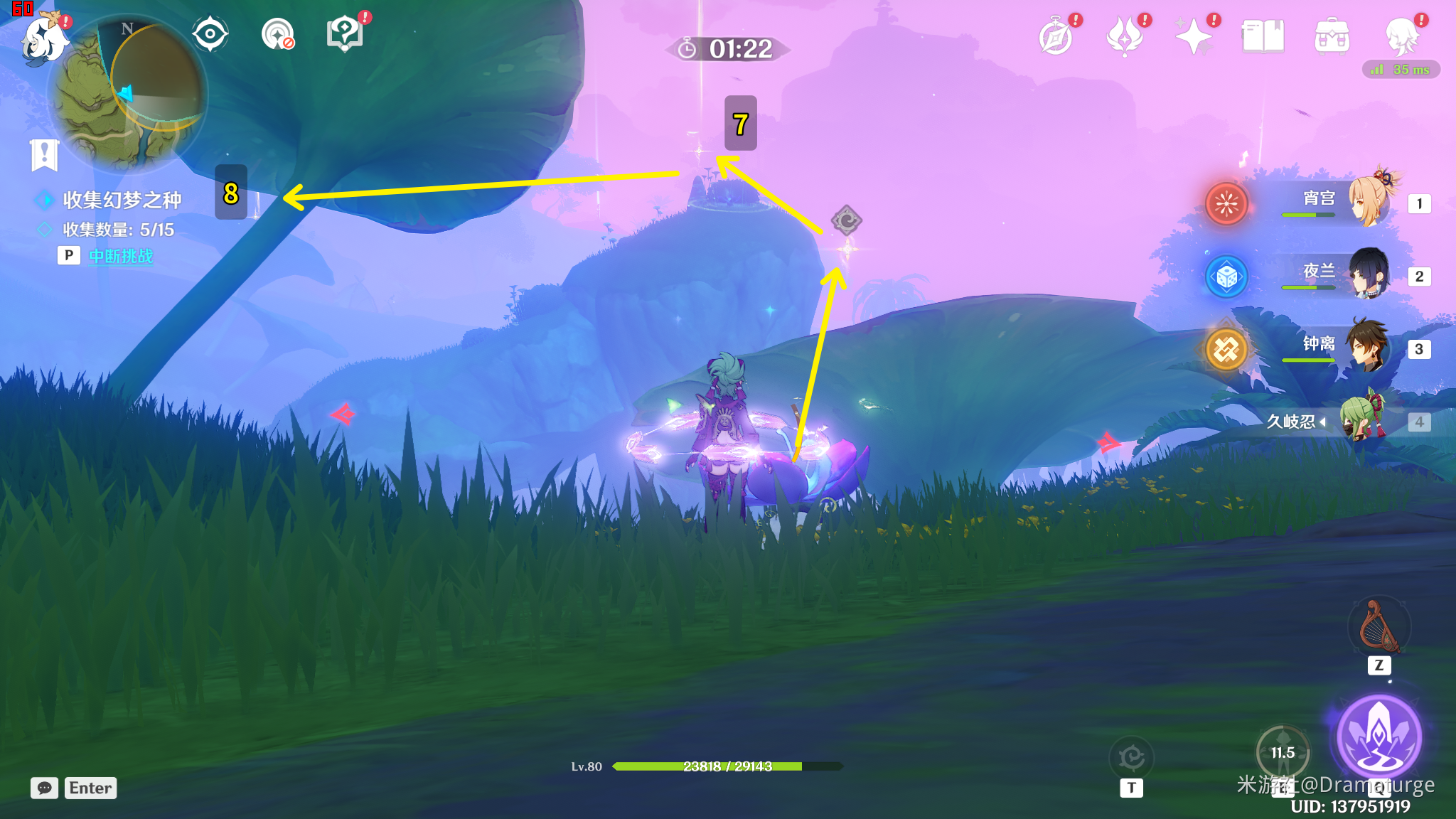The height and width of the screenshot is (819, 1456).
Task: Open the adventurer handbook book icon
Action: point(1263,37)
